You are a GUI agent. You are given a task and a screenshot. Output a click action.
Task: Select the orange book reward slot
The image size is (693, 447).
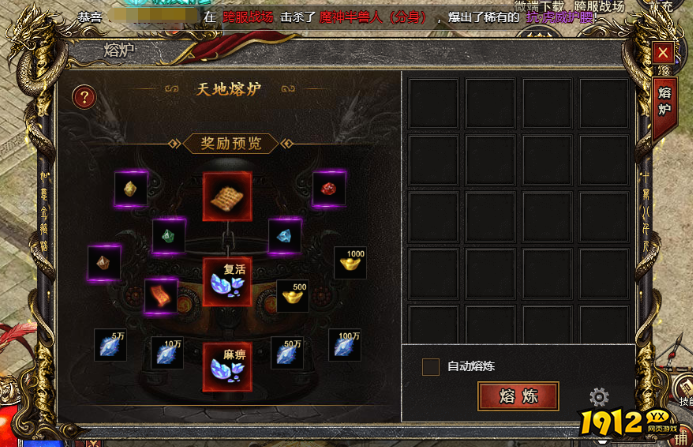click(x=161, y=296)
